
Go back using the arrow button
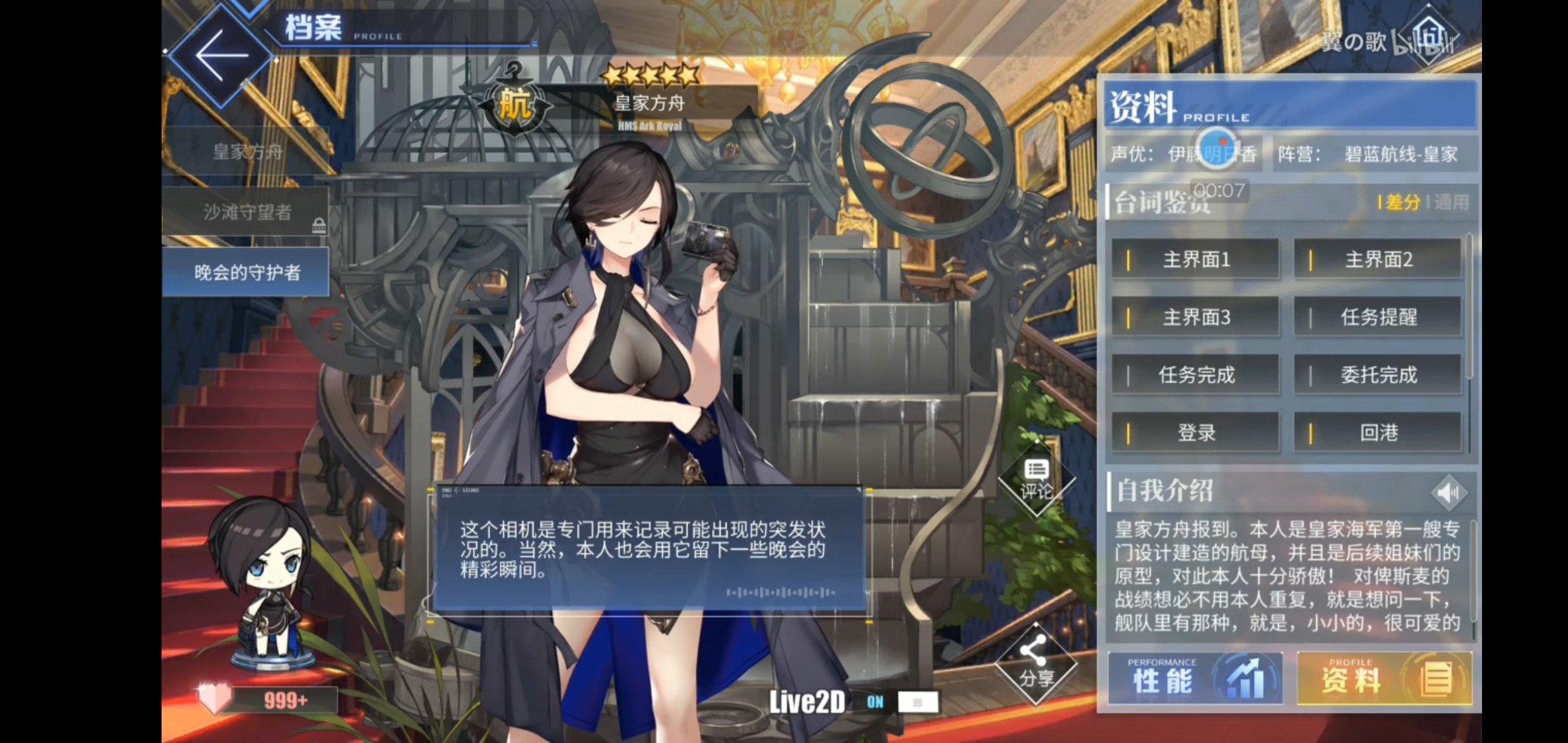click(x=221, y=56)
